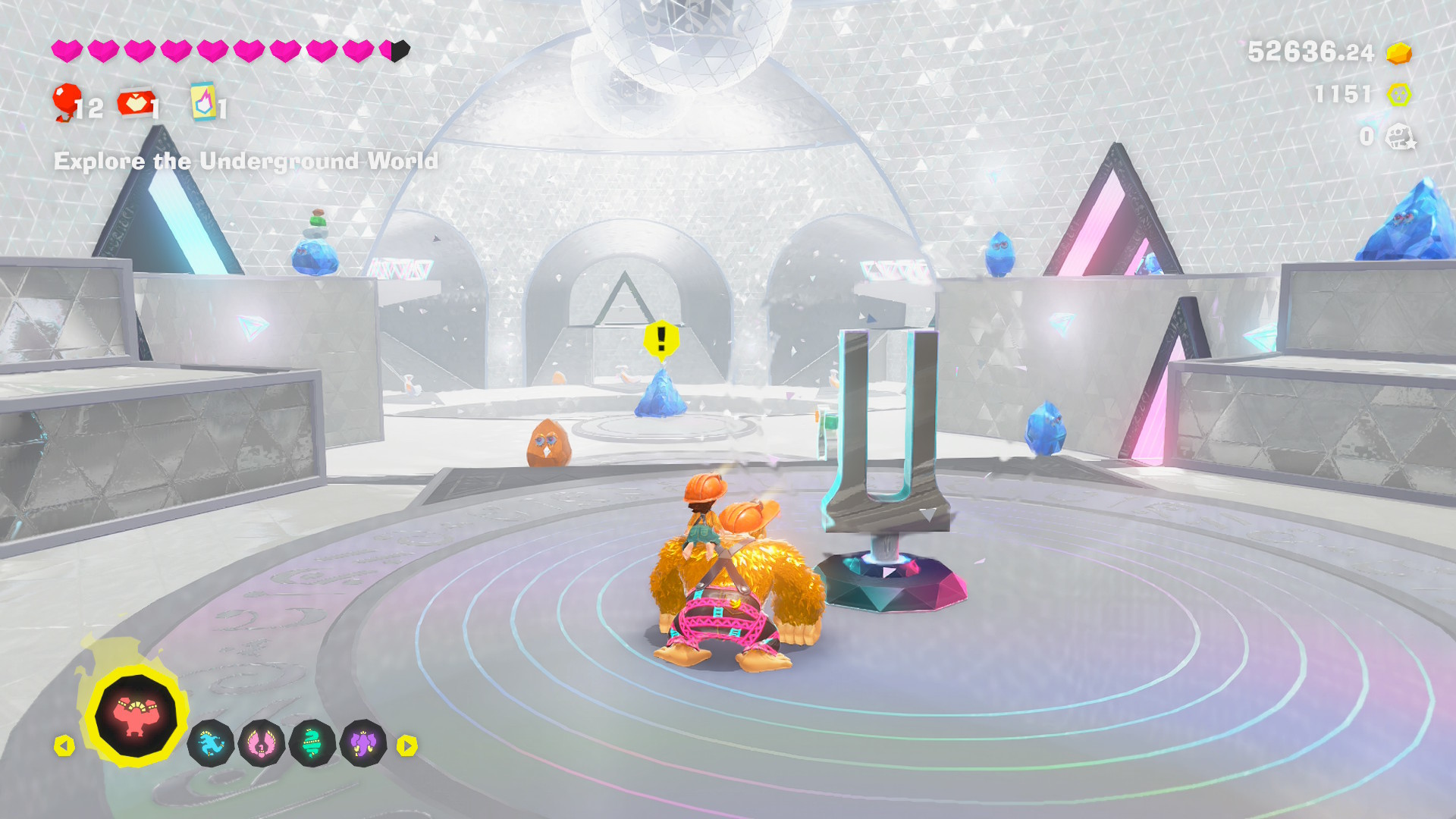This screenshot has width=1456, height=819.
Task: Switch to the pink Ostrich Bananza
Action: pyautogui.click(x=261, y=744)
